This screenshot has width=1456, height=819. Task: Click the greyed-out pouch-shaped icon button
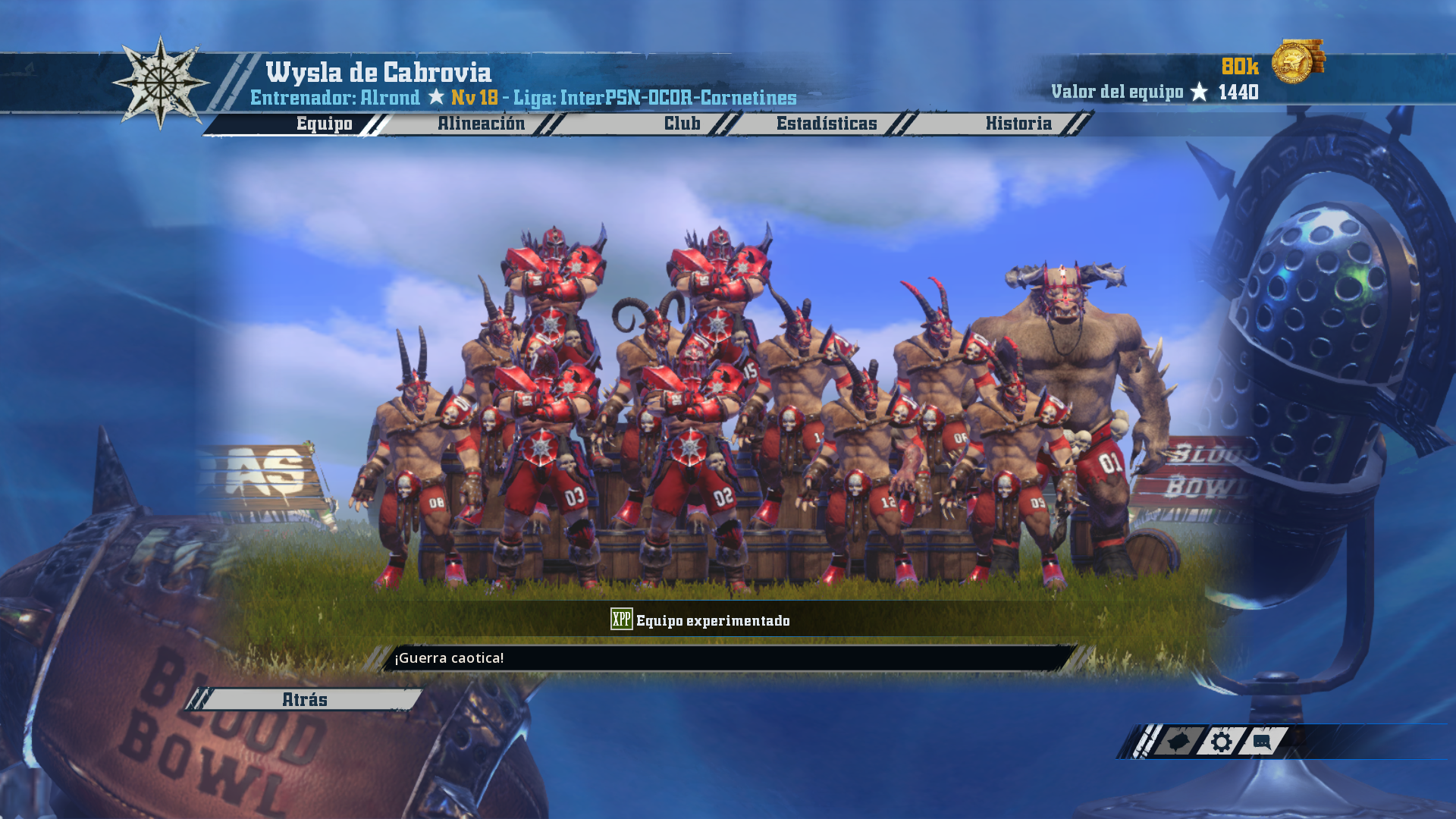pos(1178,742)
